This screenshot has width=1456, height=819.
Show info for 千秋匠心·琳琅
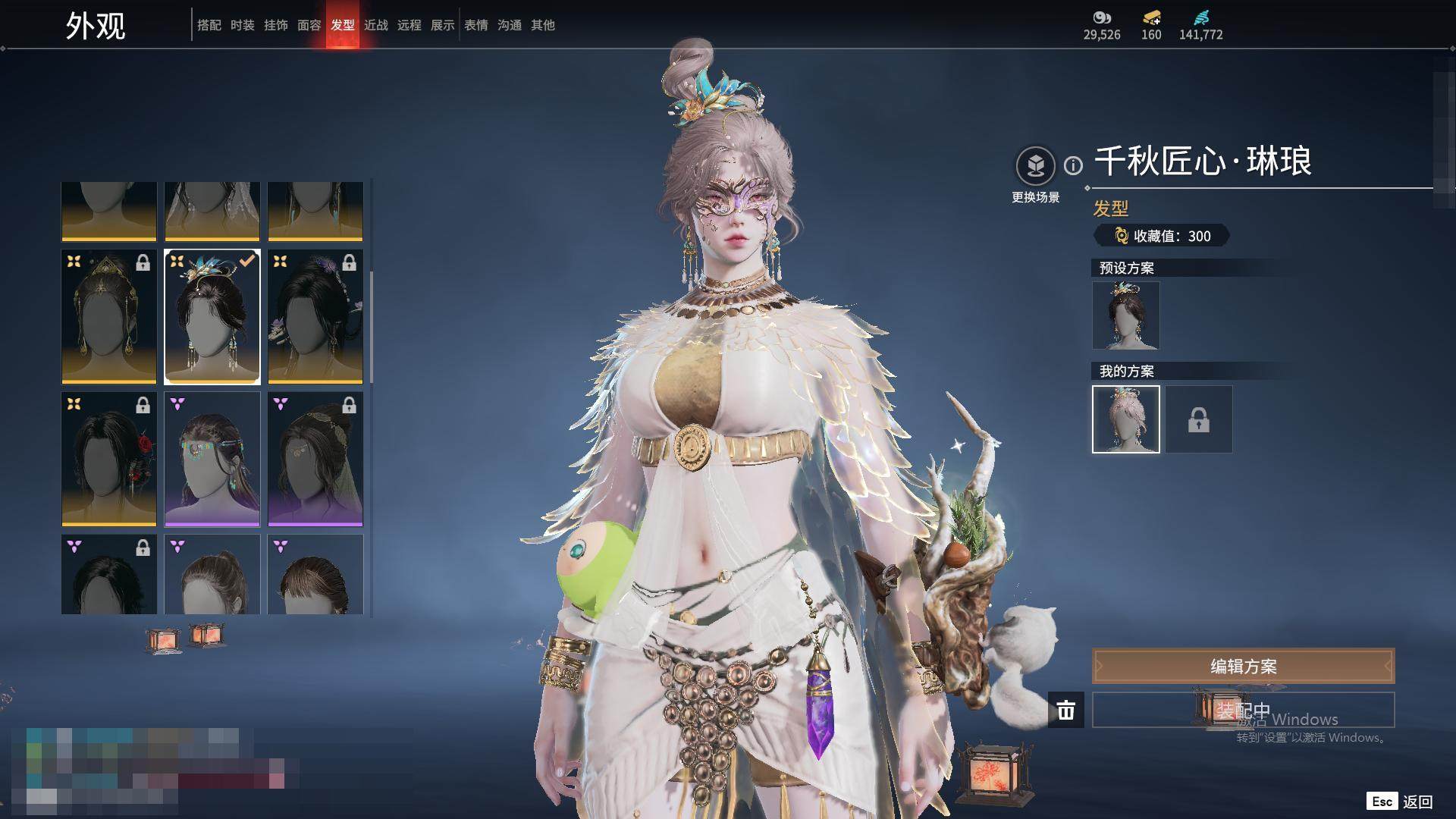click(x=1073, y=165)
